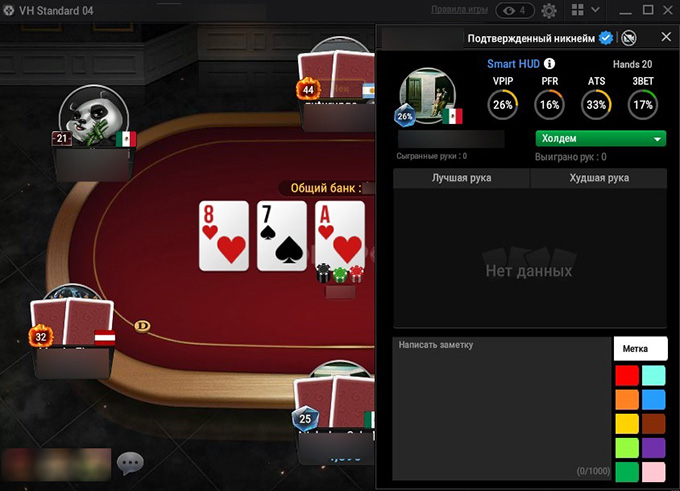This screenshot has height=491, width=680.
Task: Switch to the Лучшая рука tab
Action: pyautogui.click(x=461, y=178)
